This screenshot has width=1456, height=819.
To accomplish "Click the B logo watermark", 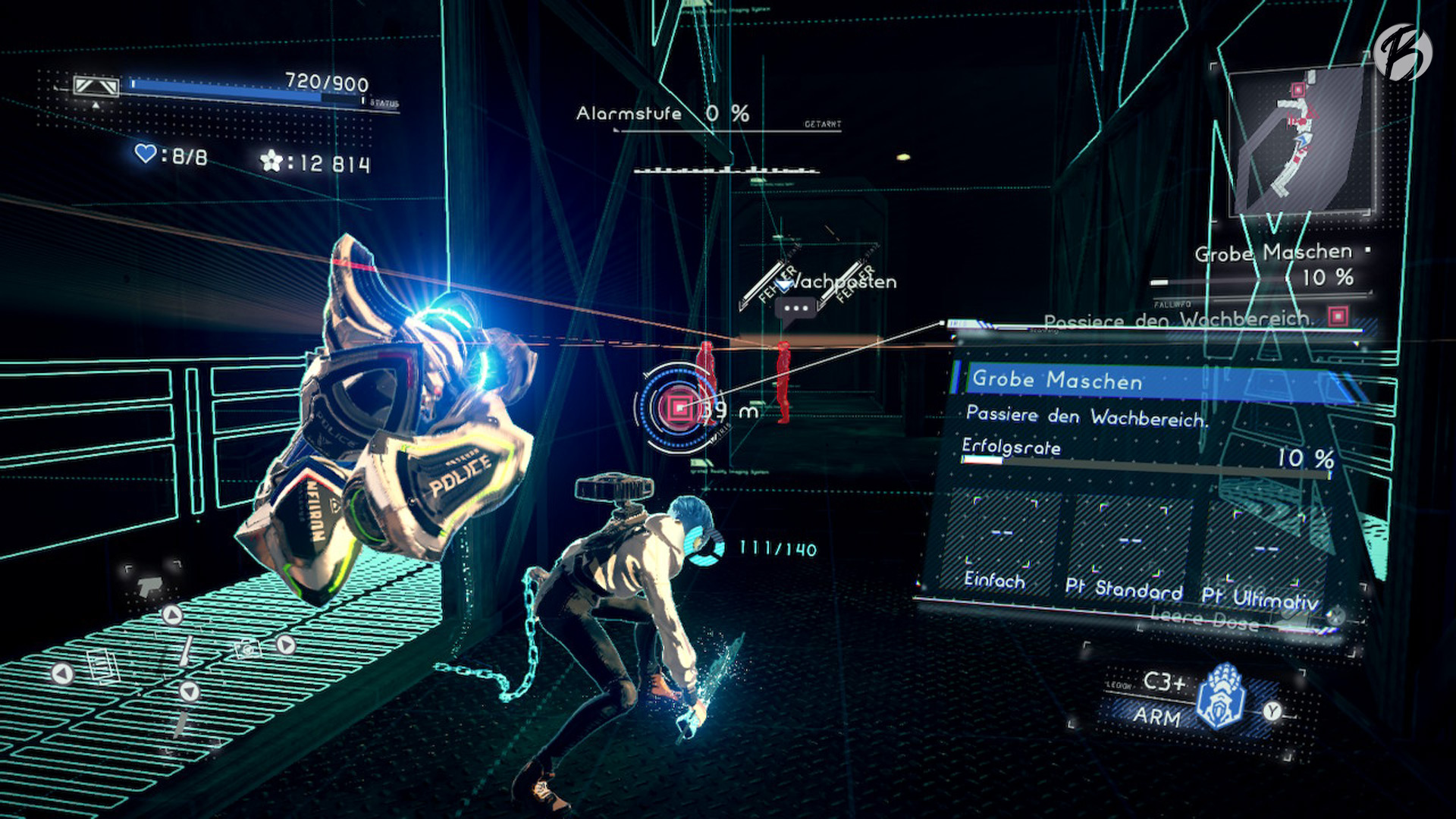I will (1402, 52).
